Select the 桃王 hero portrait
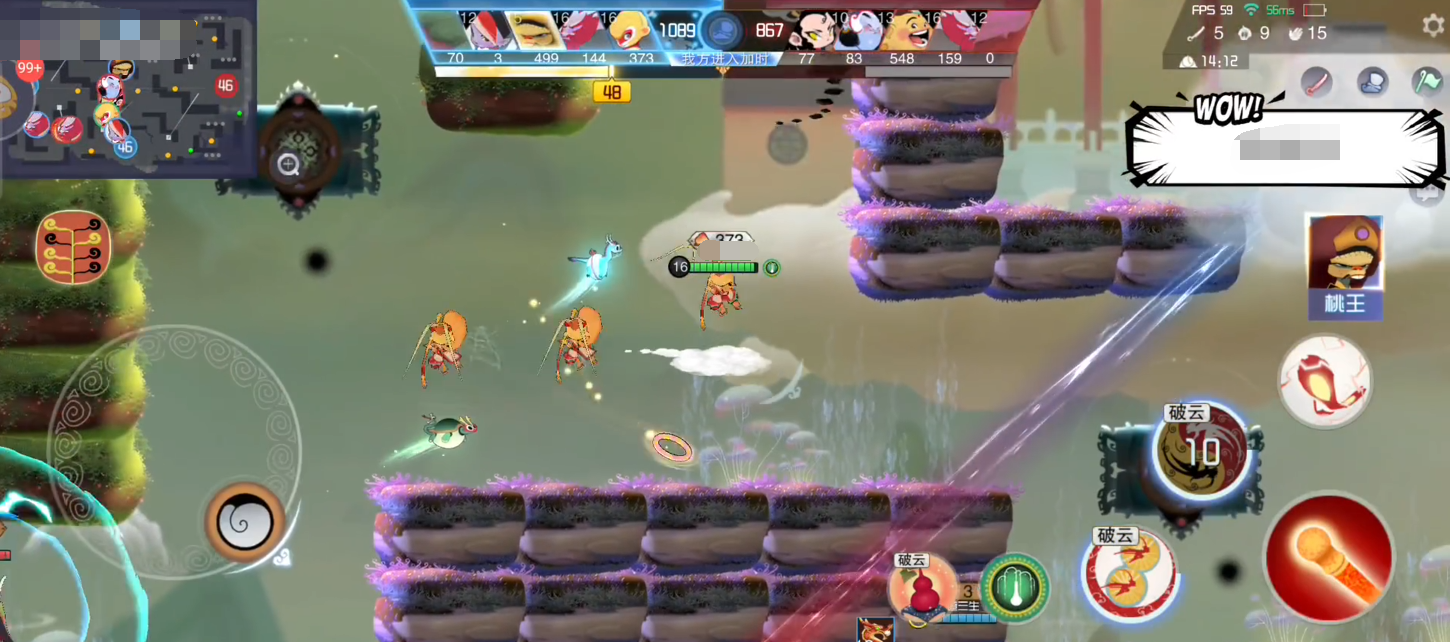 (x=1344, y=266)
